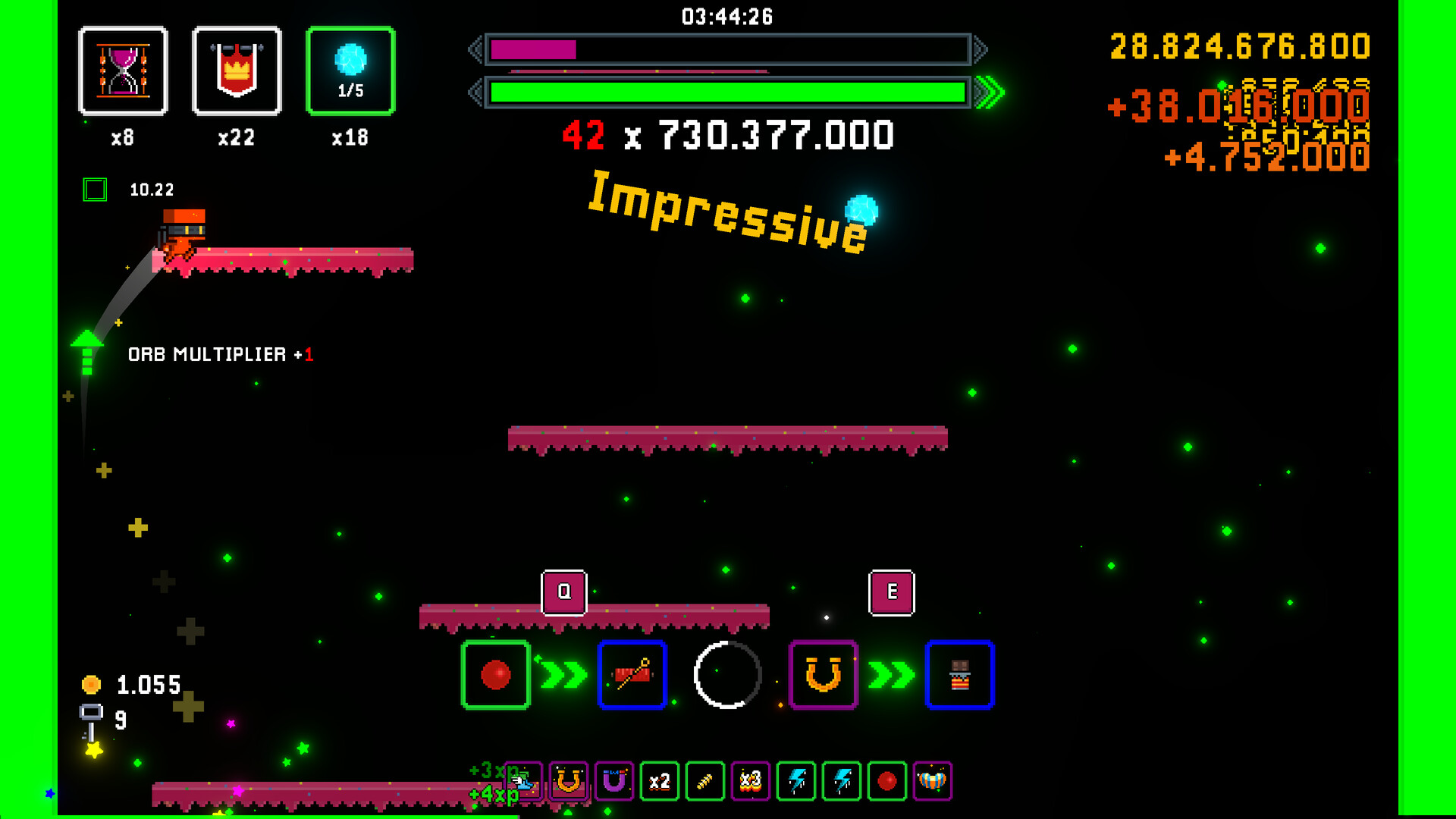Image resolution: width=1456 pixels, height=819 pixels.
Task: Select the purple magnet perk icon
Action: coord(613,781)
